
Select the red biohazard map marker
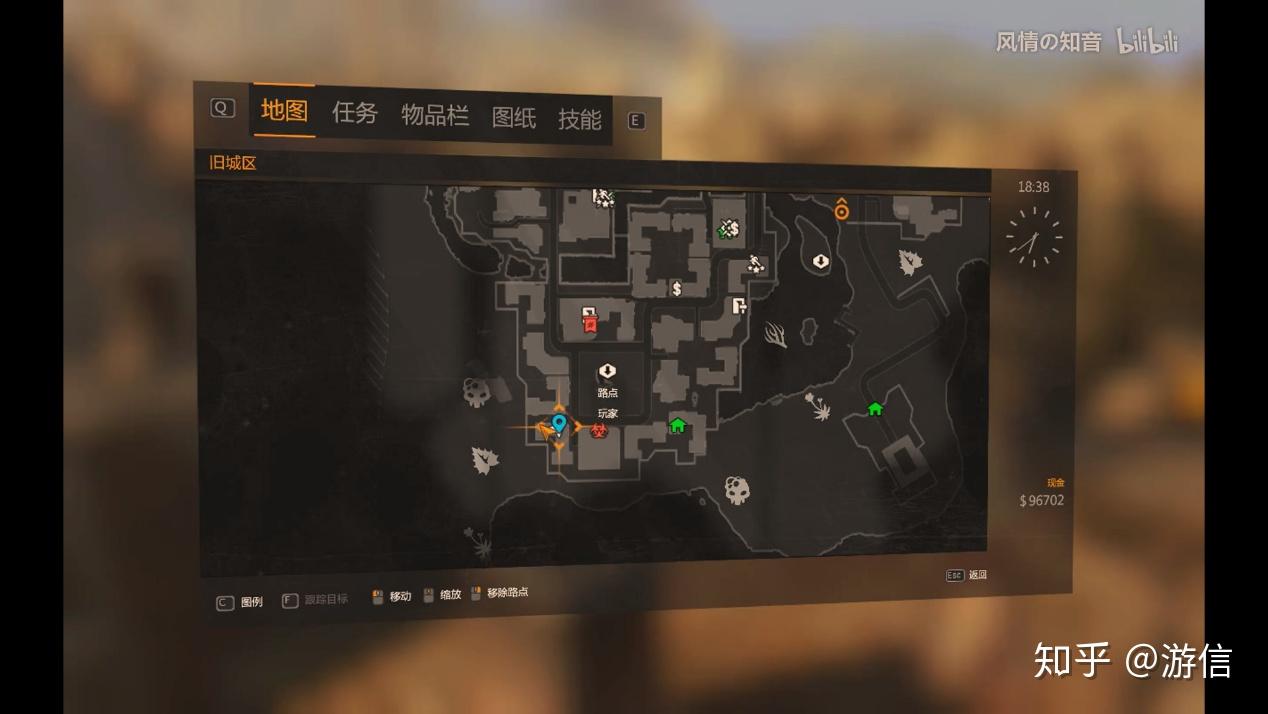(600, 430)
